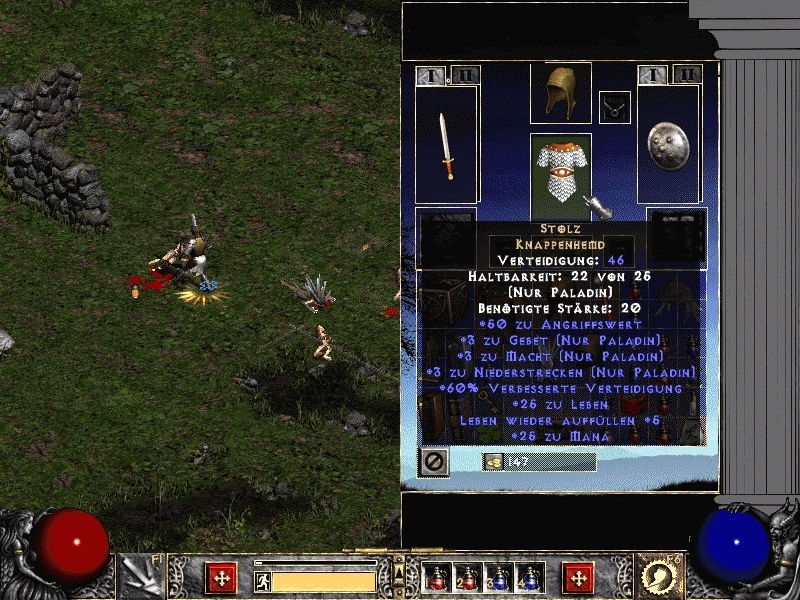Image resolution: width=800 pixels, height=600 pixels.
Task: Click the amulet slot
Action: click(614, 107)
